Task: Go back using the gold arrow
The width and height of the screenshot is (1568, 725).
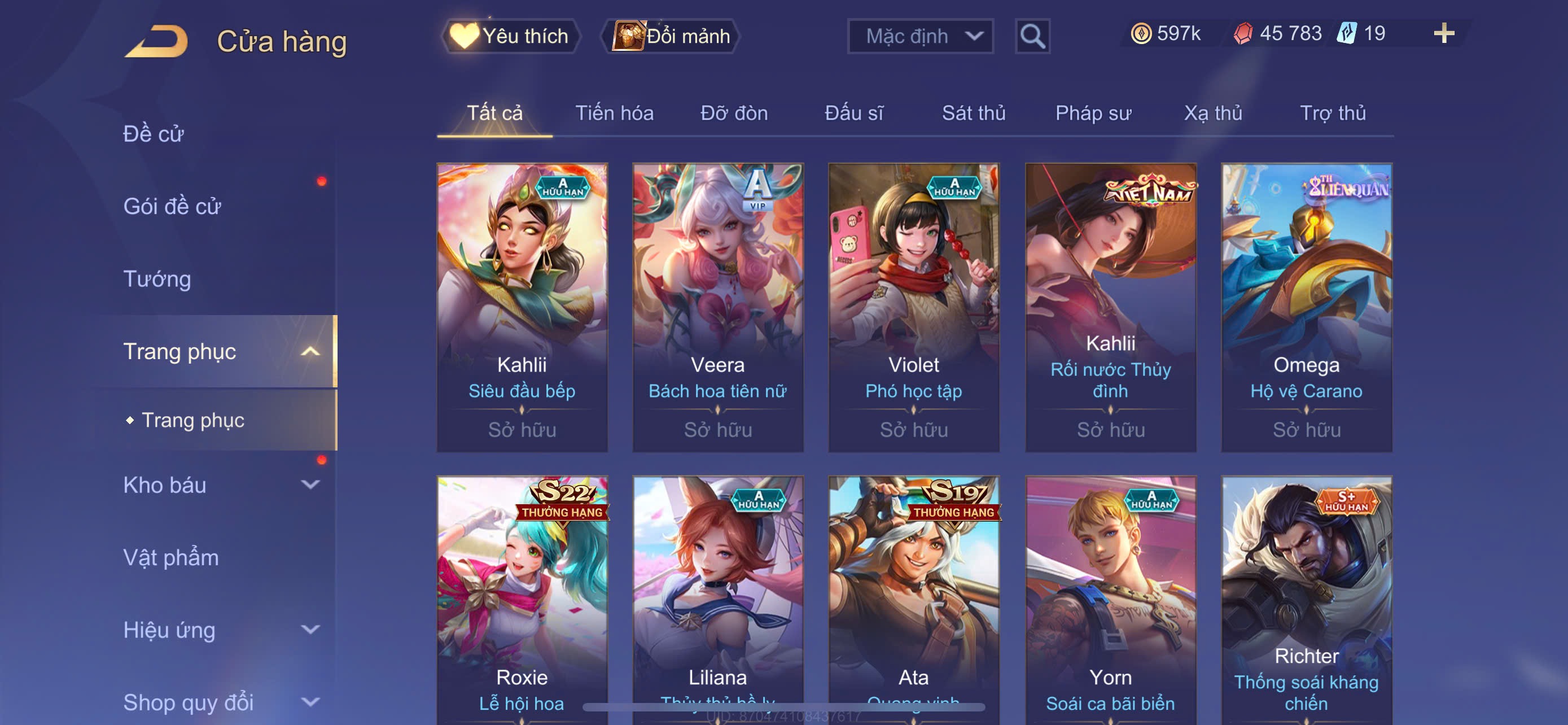Action: coord(157,41)
